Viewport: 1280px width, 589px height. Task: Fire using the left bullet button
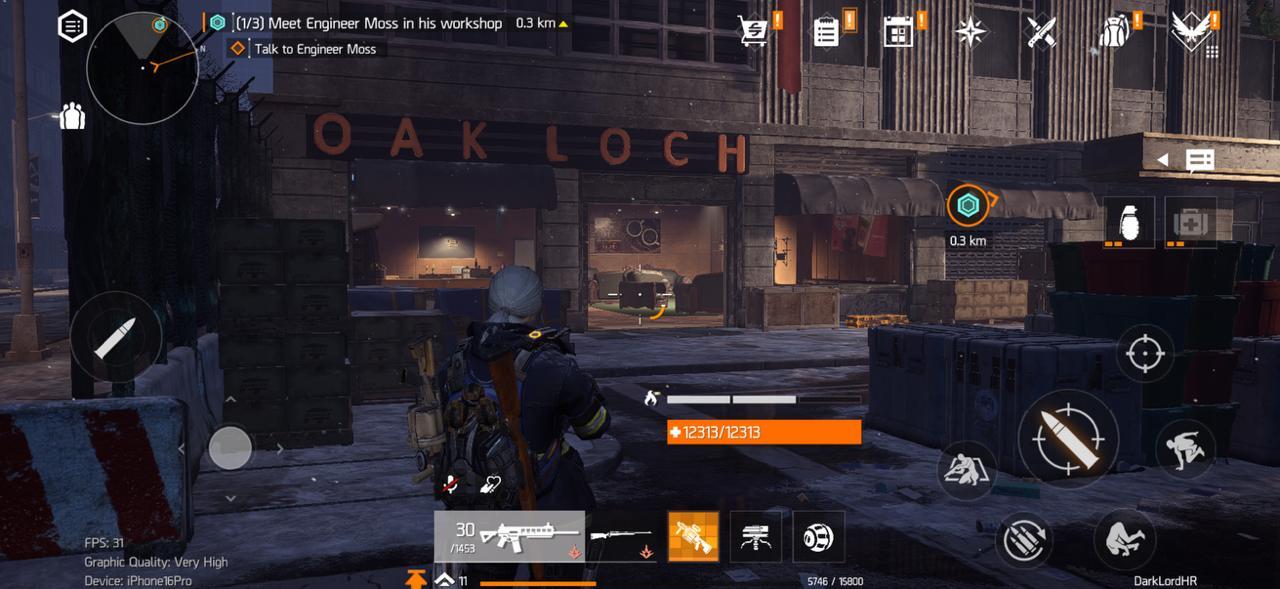point(115,337)
